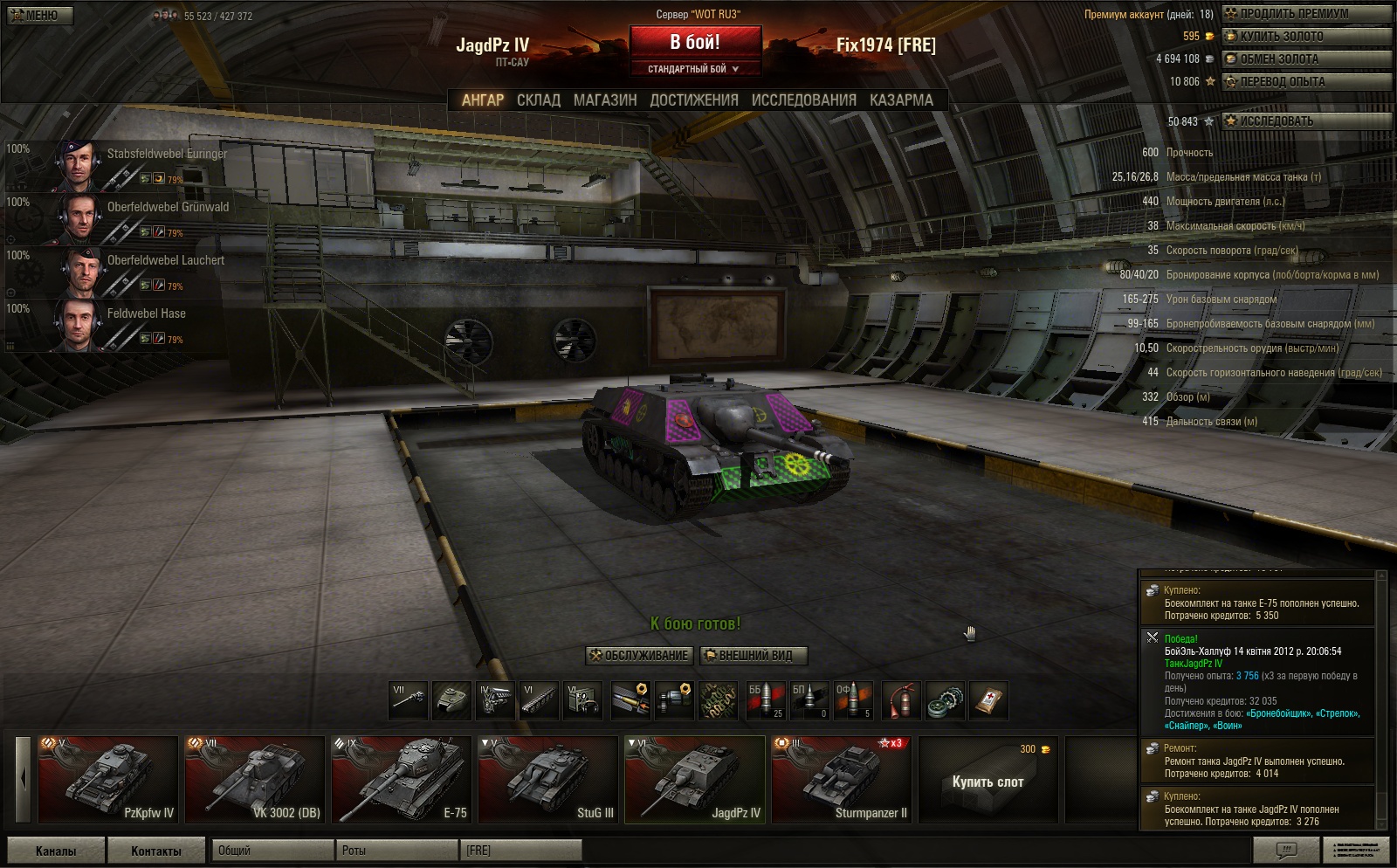Open ОБСЛУЖИВАНИЕ service window

pyautogui.click(x=639, y=656)
